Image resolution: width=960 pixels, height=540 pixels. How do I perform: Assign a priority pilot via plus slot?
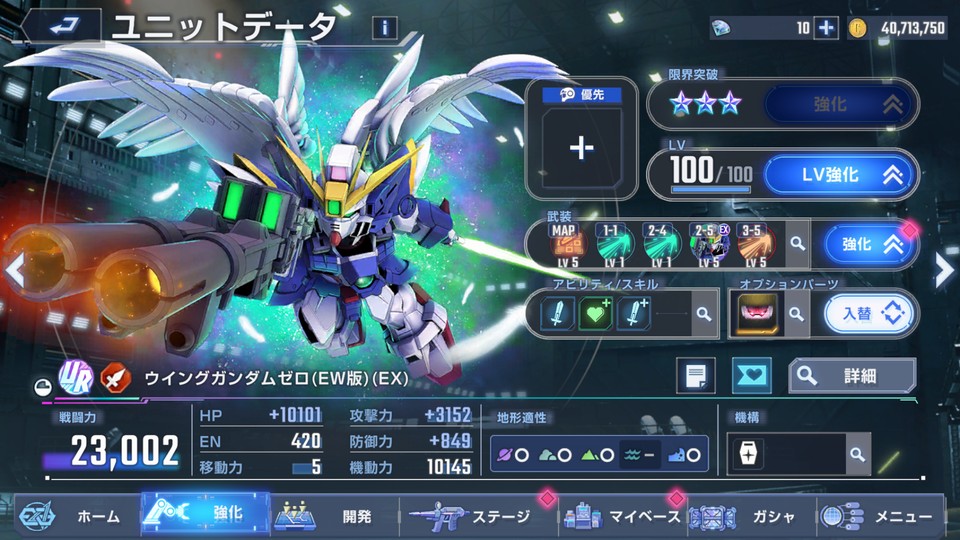(x=581, y=147)
